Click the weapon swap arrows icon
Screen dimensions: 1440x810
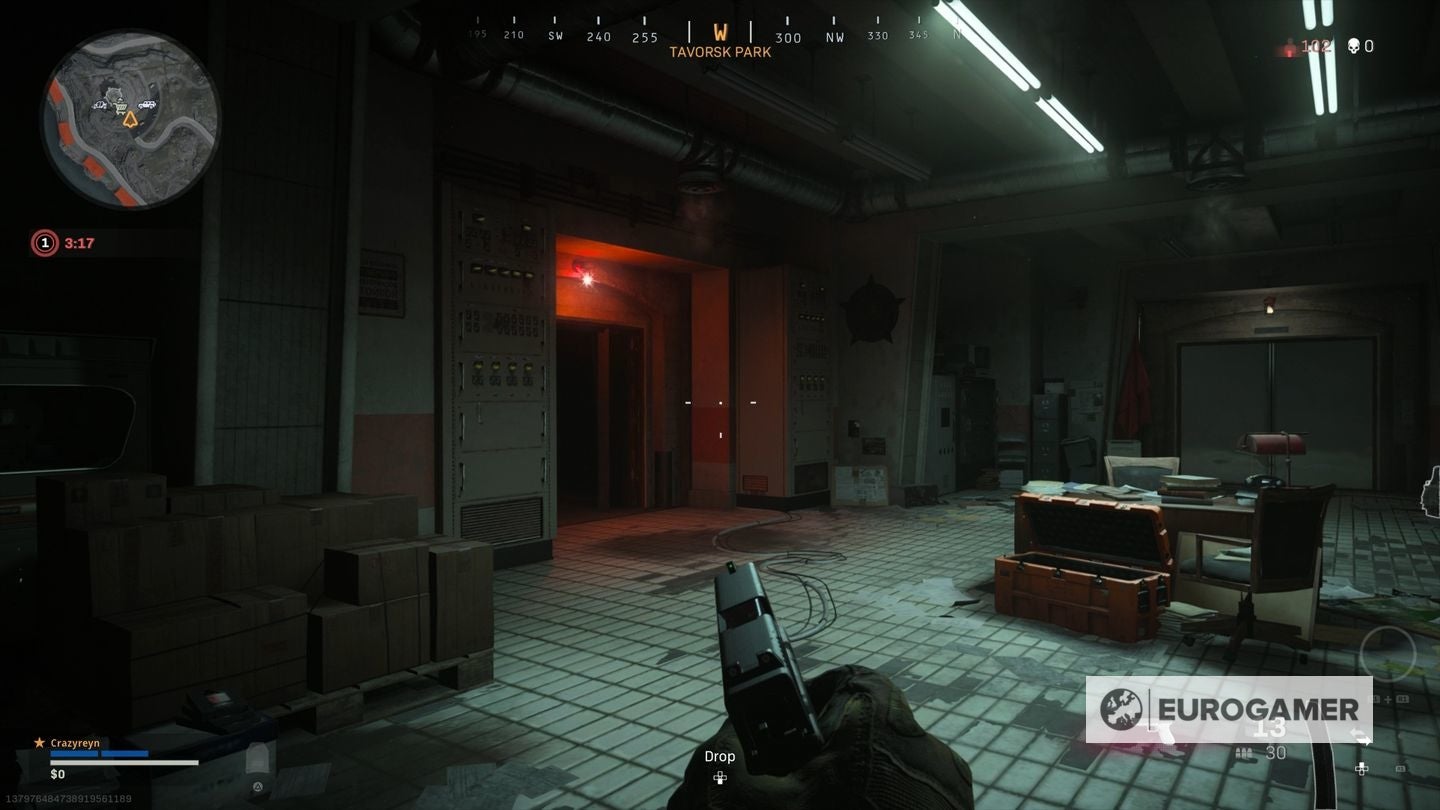(1361, 736)
